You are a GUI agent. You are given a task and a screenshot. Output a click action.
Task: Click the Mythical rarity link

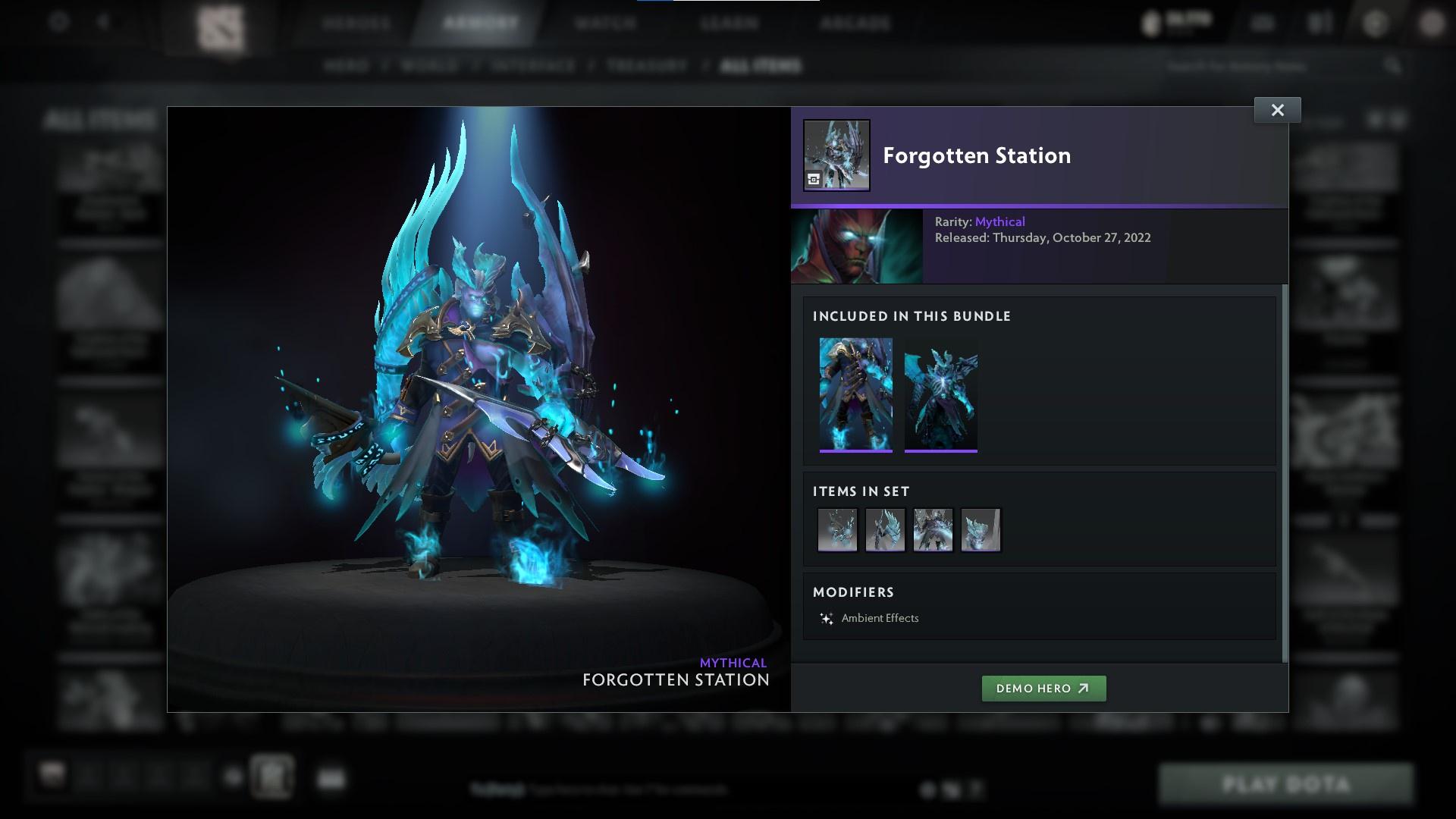pyautogui.click(x=1000, y=221)
